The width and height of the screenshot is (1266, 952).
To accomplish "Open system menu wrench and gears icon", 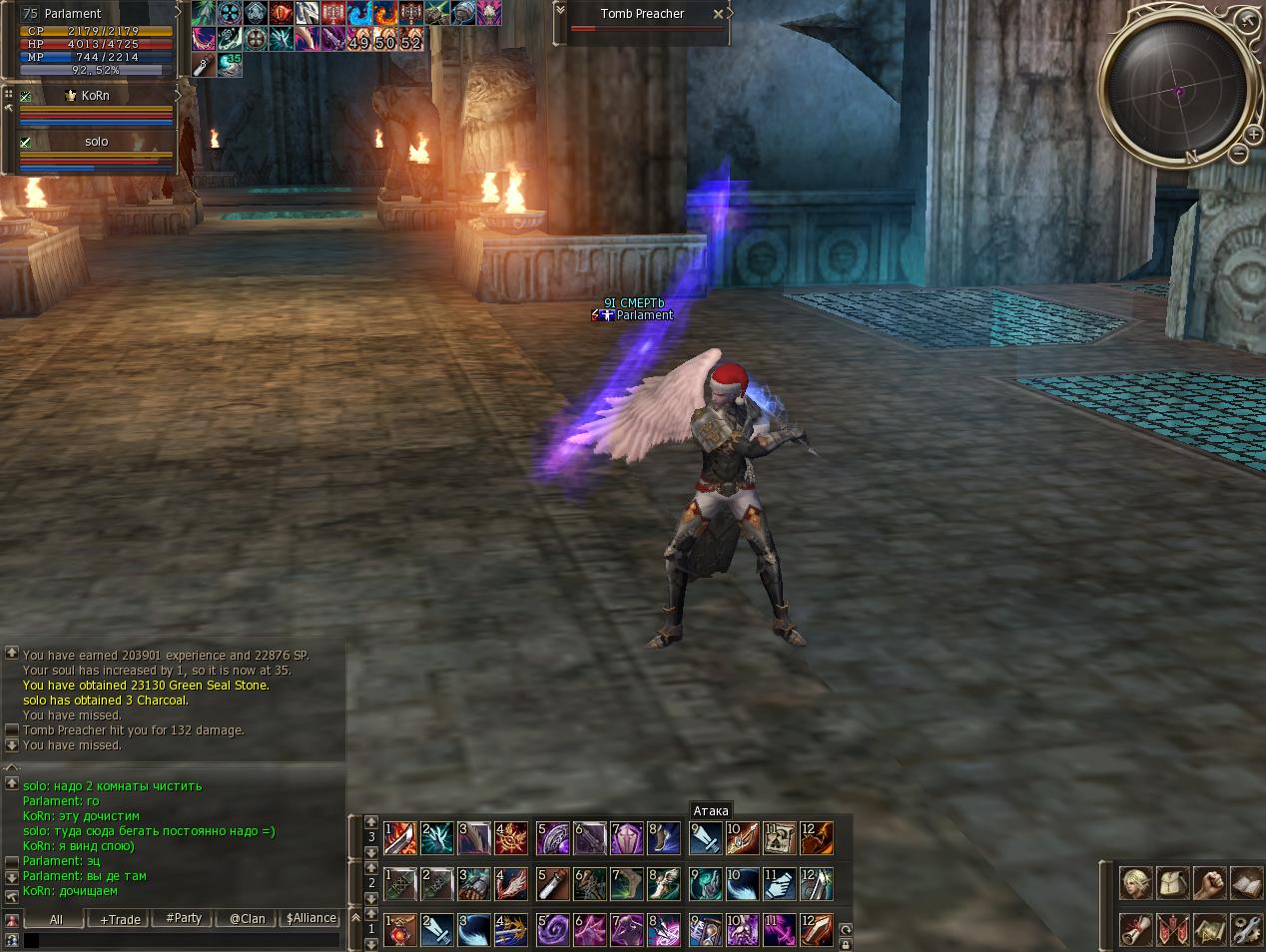I will click(x=1246, y=929).
